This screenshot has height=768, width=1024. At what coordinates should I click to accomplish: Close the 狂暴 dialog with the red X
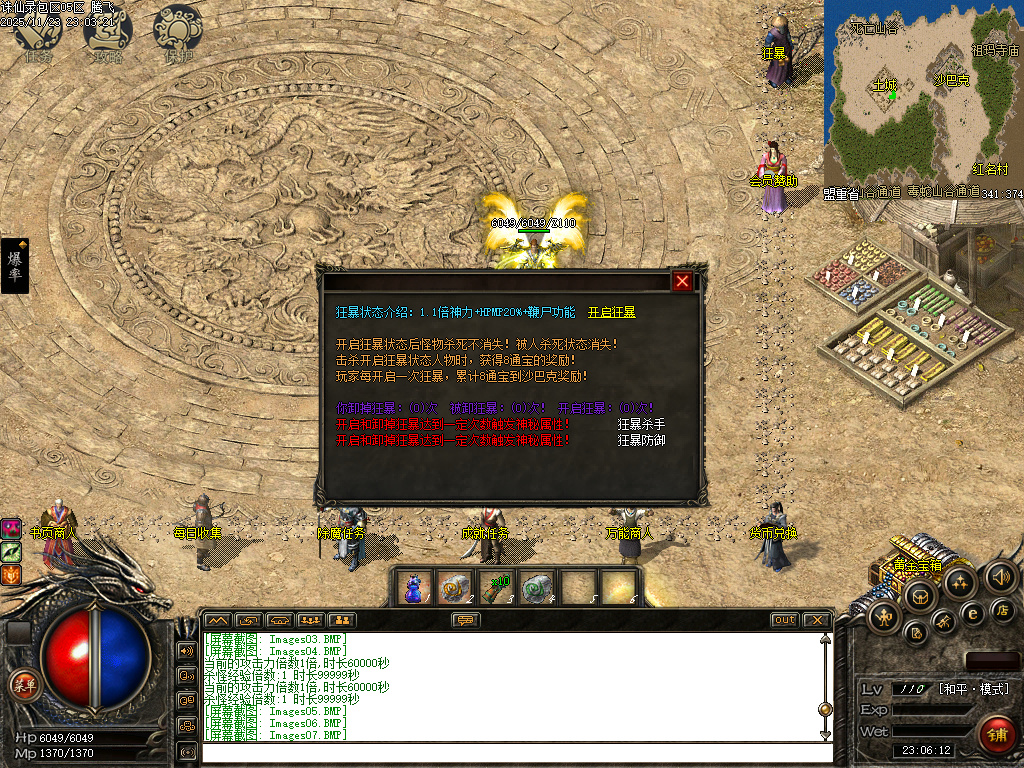(x=682, y=281)
